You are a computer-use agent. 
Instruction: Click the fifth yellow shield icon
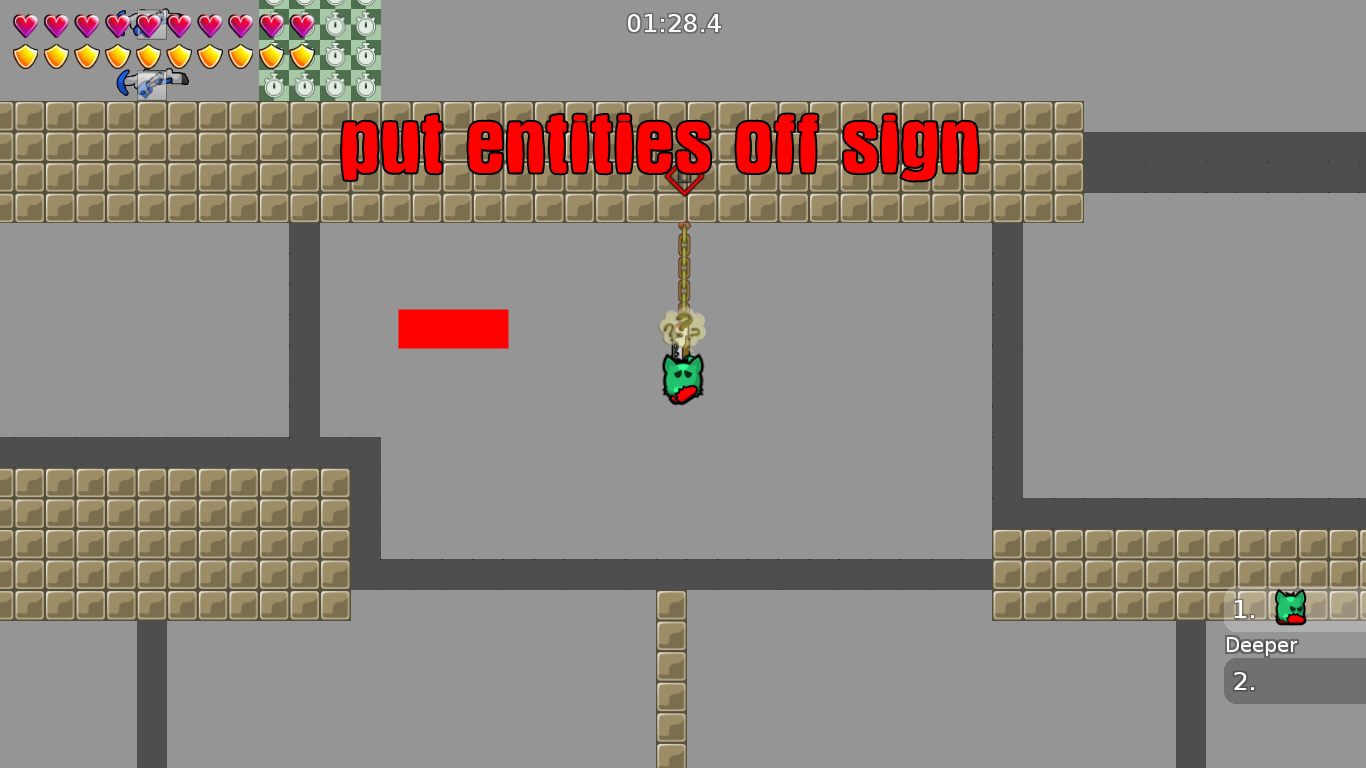150,55
